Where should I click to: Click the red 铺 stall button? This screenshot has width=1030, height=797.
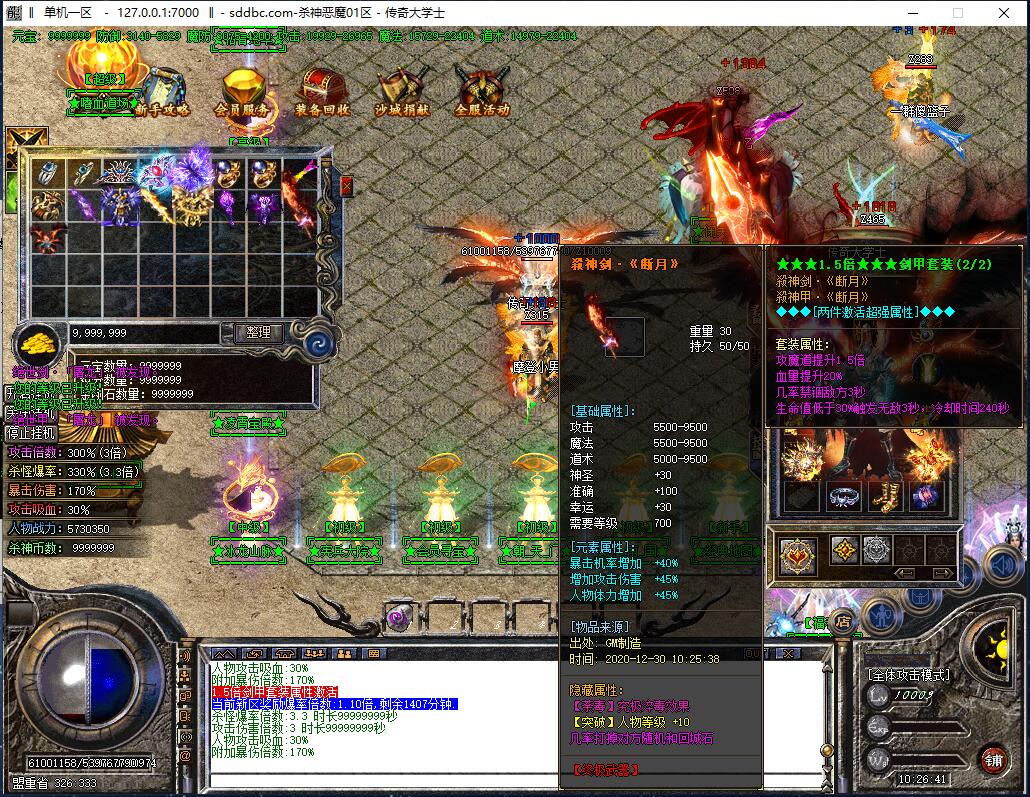[x=992, y=759]
